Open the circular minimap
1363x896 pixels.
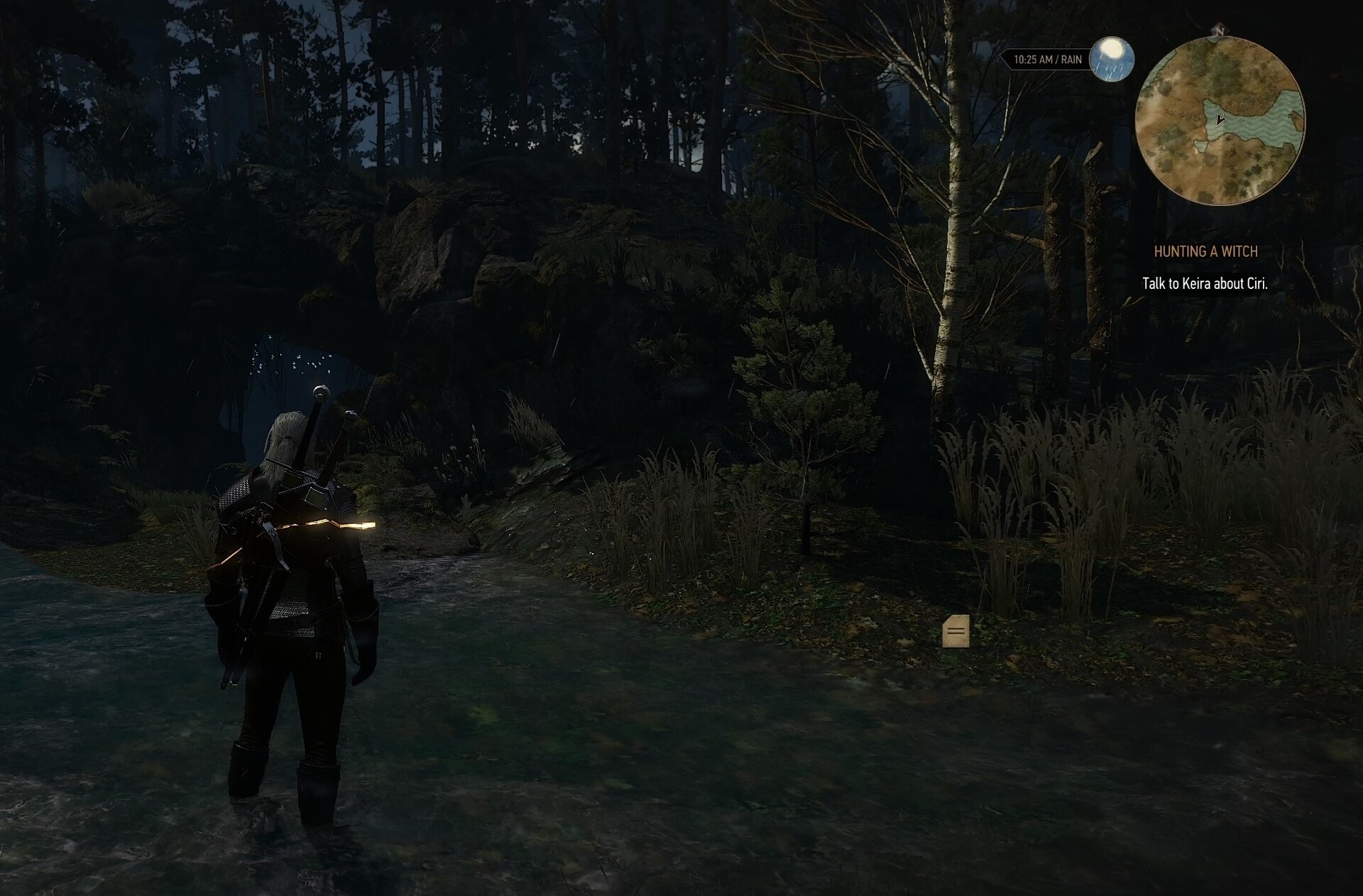(1220, 122)
